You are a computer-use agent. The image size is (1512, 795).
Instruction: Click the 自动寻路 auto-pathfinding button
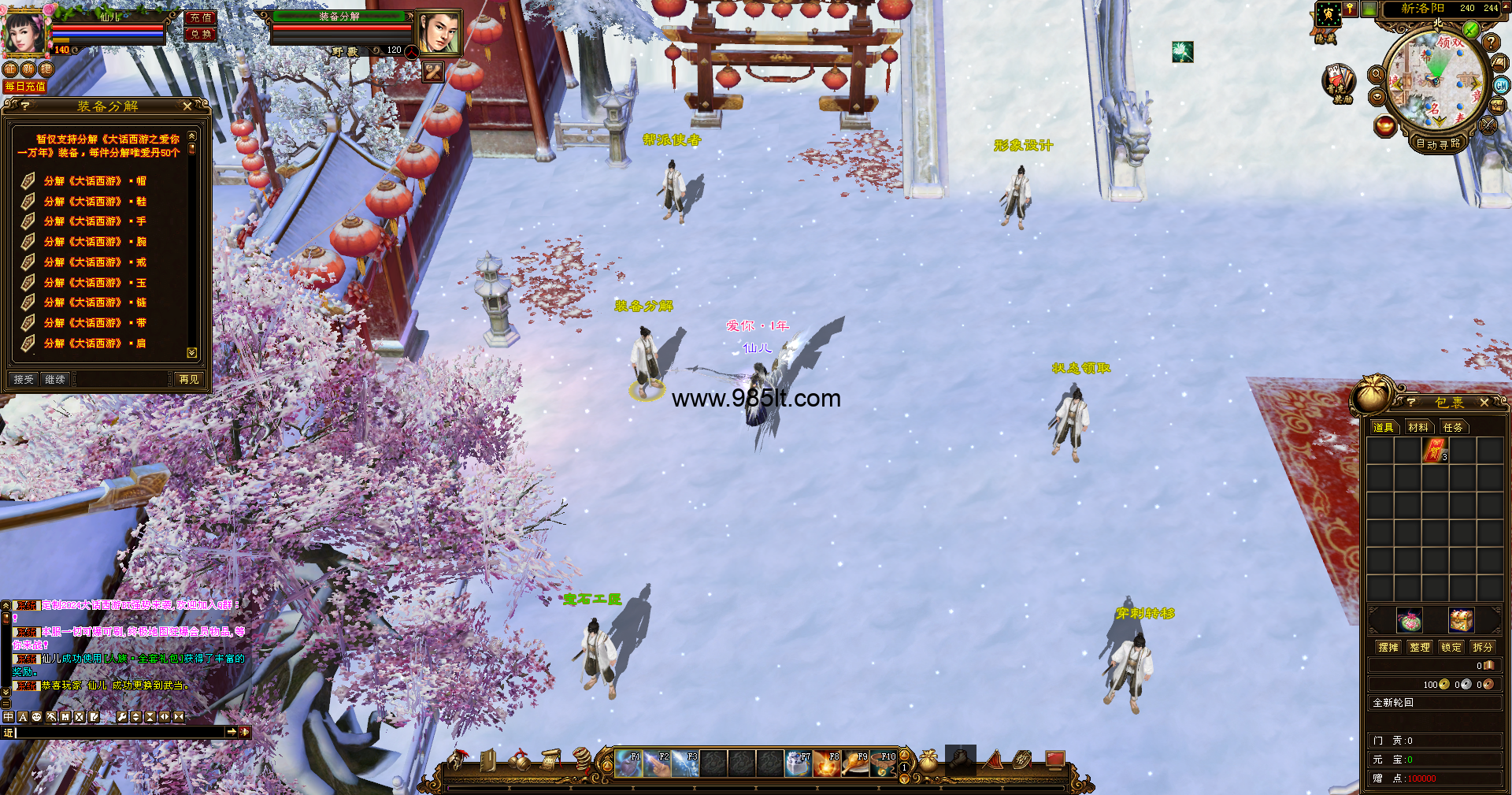[x=1438, y=144]
